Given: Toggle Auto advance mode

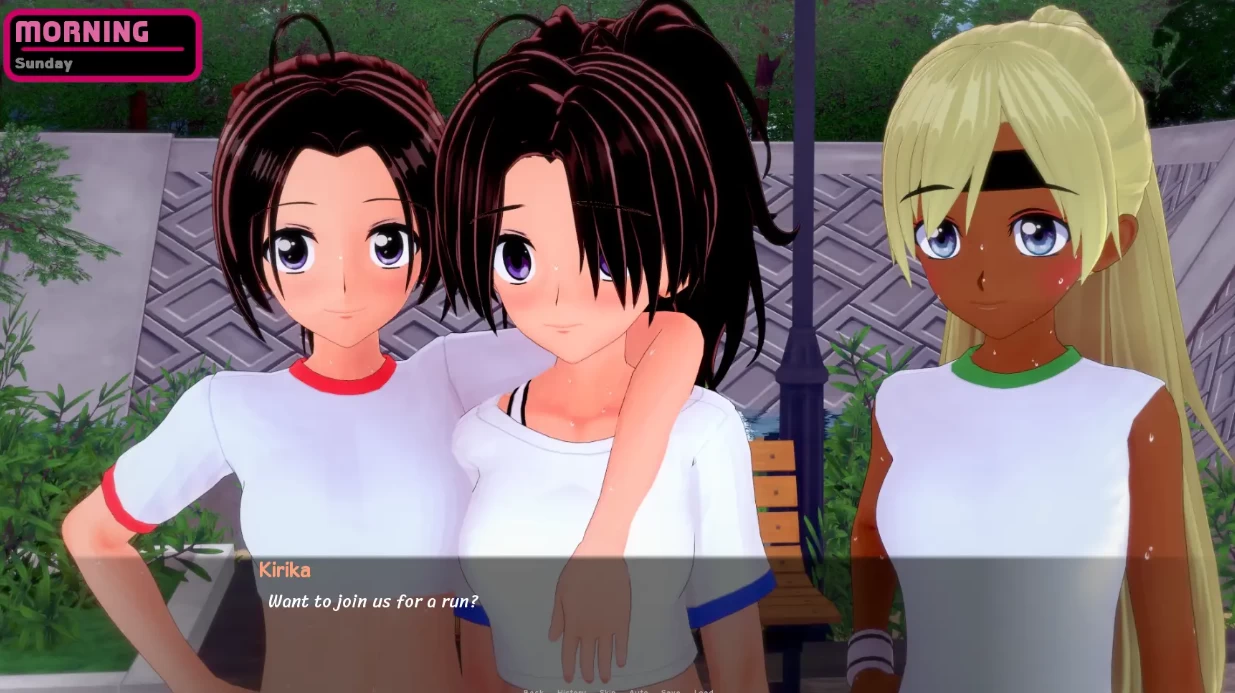Looking at the screenshot, I should coord(638,691).
